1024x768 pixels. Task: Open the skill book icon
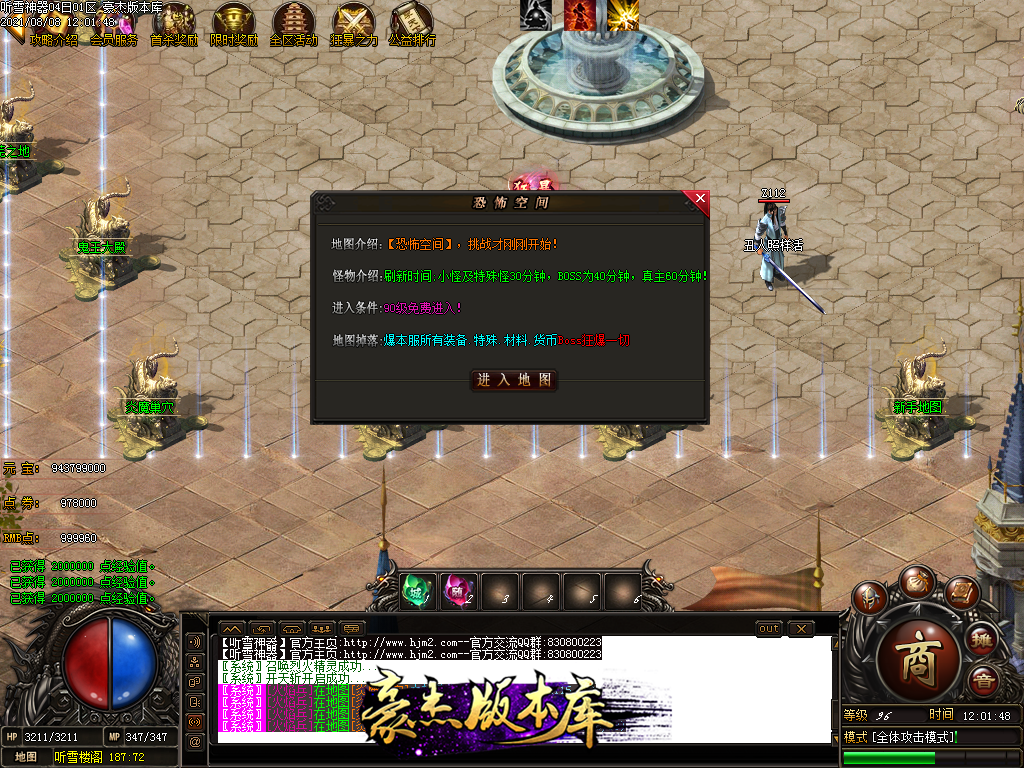click(961, 594)
